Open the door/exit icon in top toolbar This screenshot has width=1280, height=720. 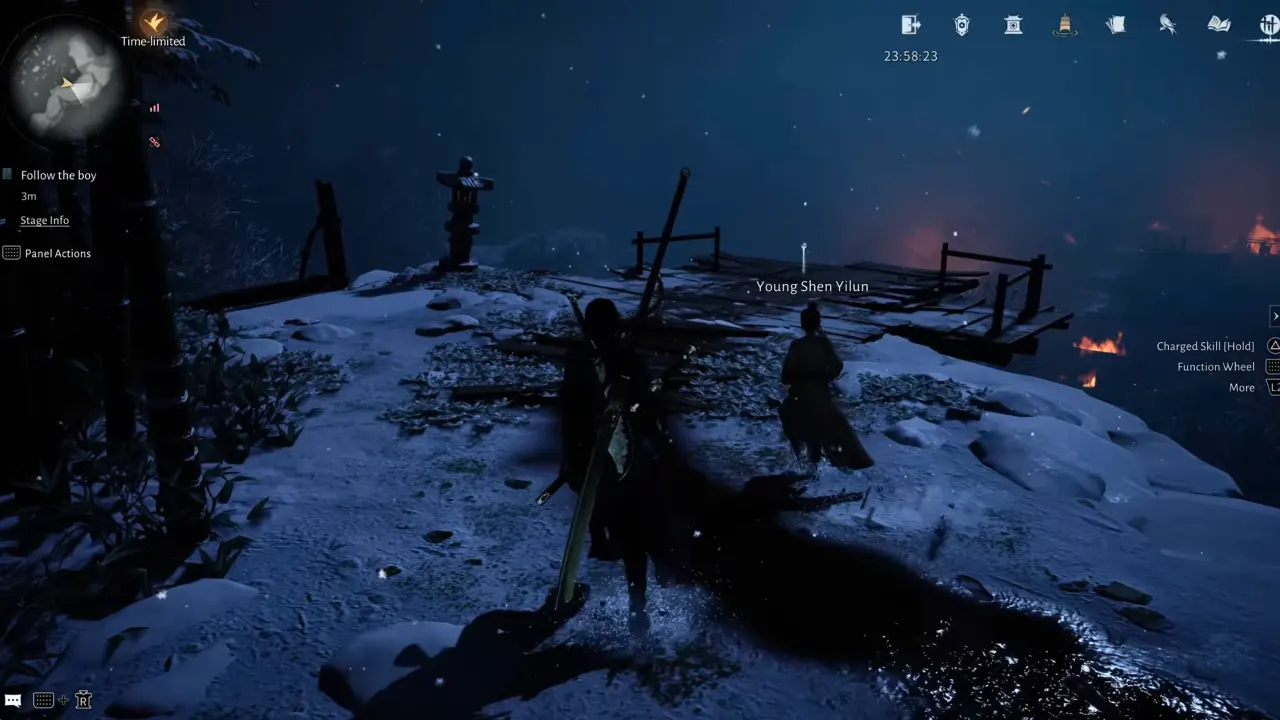click(x=910, y=25)
